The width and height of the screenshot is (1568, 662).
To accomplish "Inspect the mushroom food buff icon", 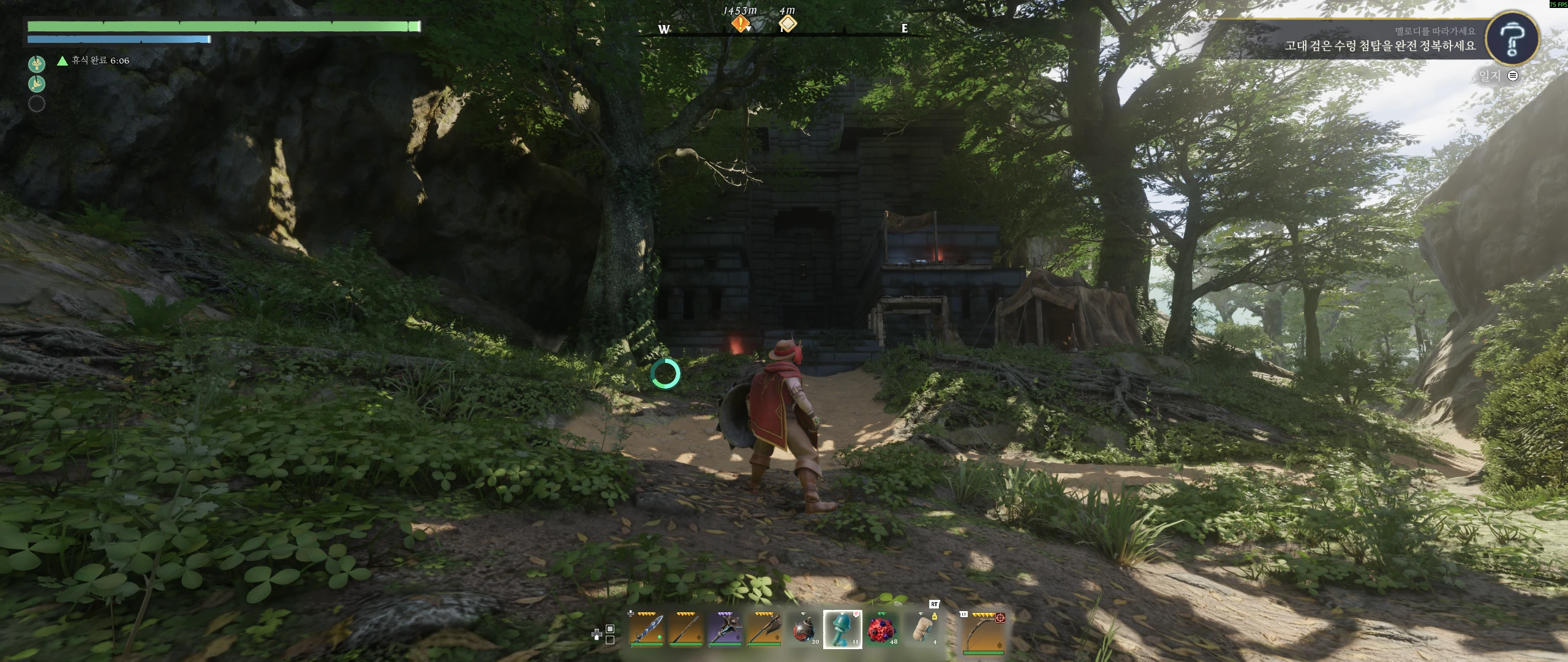I will [37, 63].
